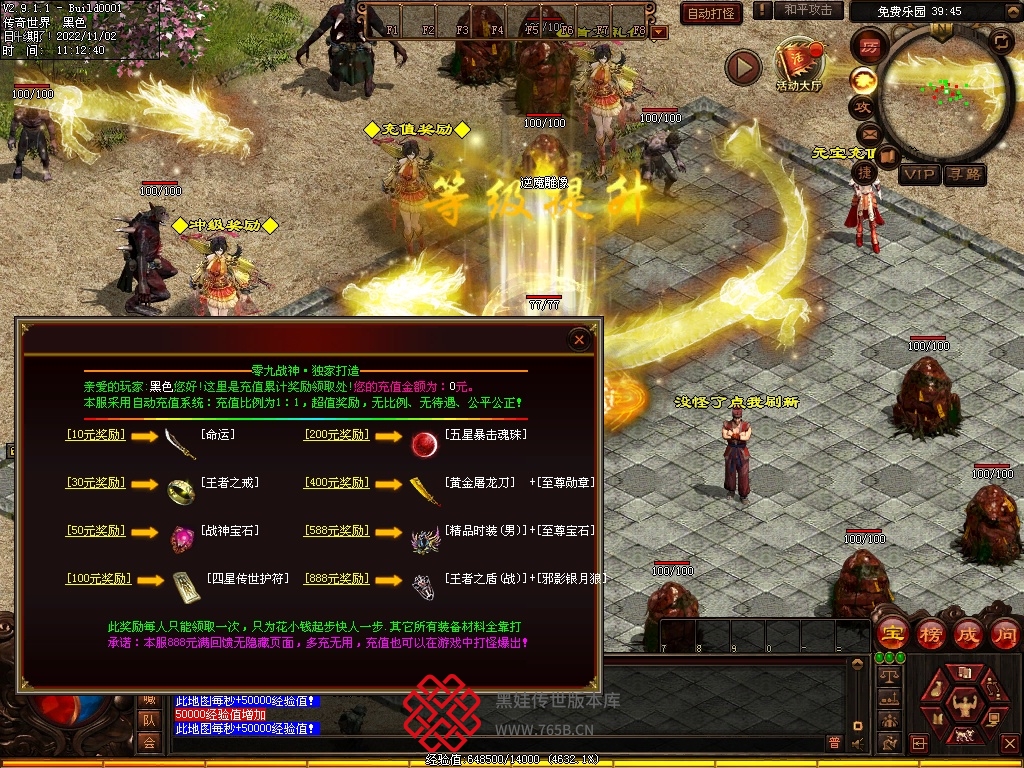Claim the 10元奖励 reward link
The image size is (1024, 768).
pos(95,435)
